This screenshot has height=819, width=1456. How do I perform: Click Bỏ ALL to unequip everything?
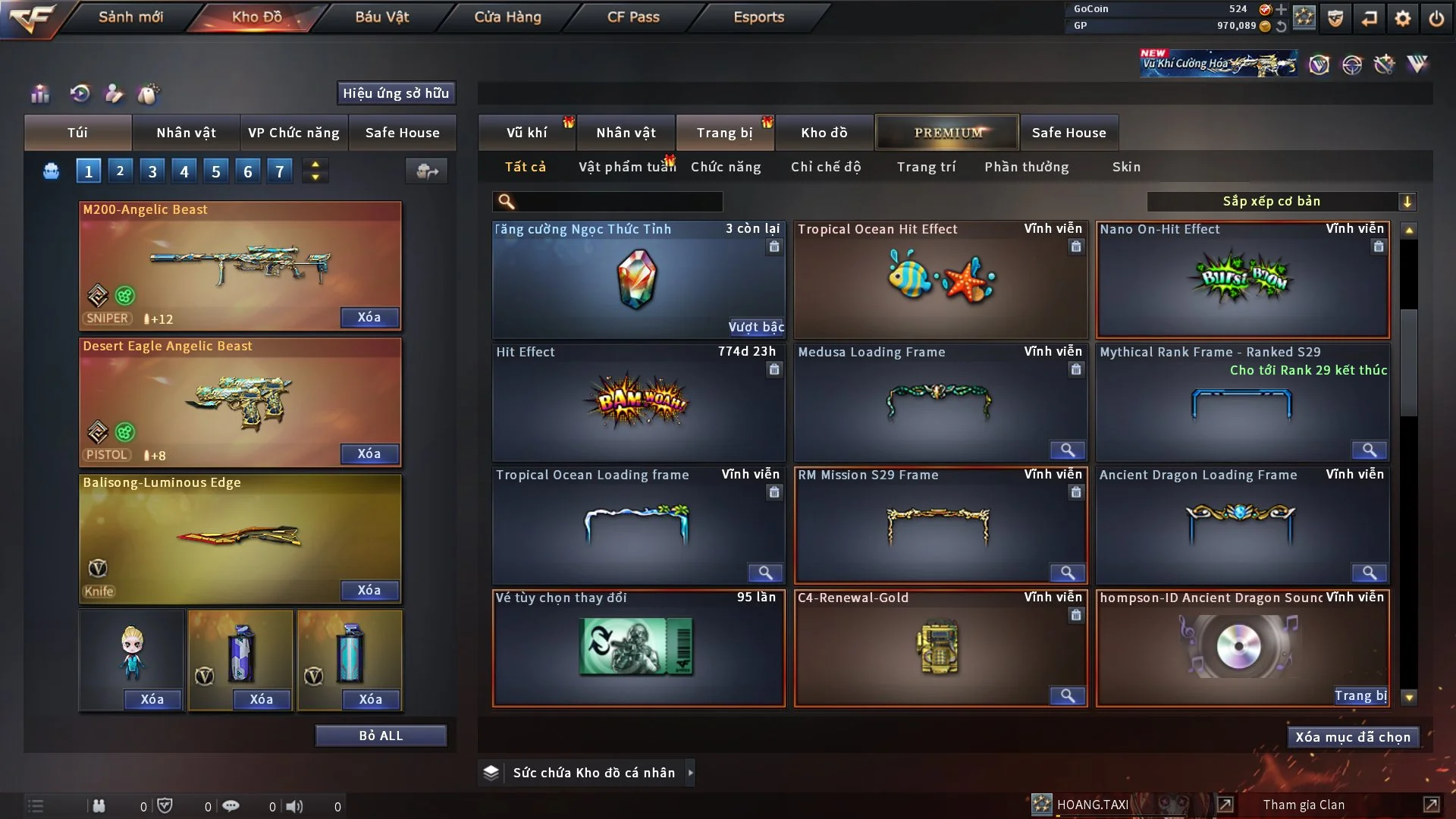coord(381,736)
